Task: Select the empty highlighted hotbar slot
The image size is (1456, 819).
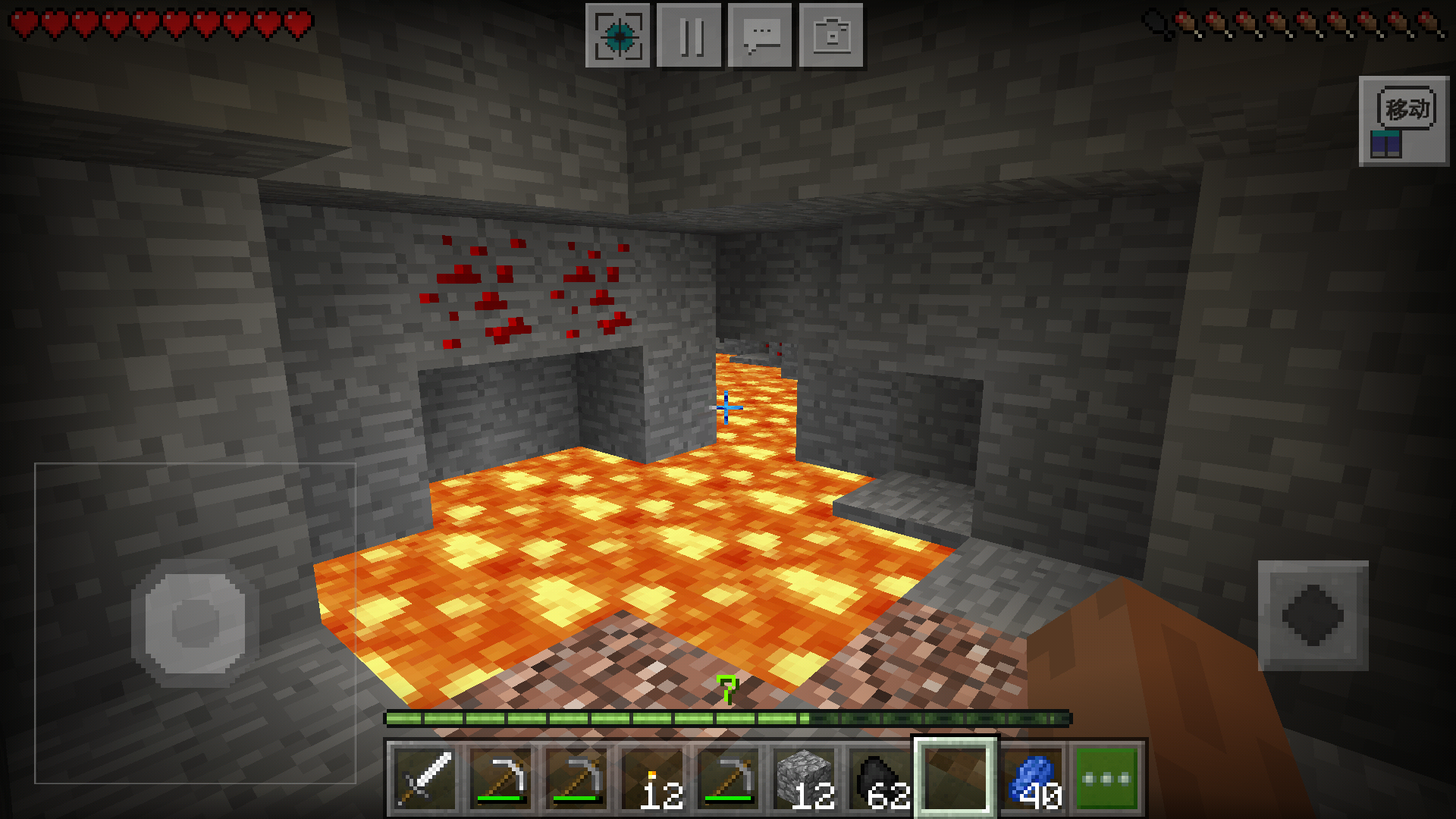Action: click(x=955, y=779)
